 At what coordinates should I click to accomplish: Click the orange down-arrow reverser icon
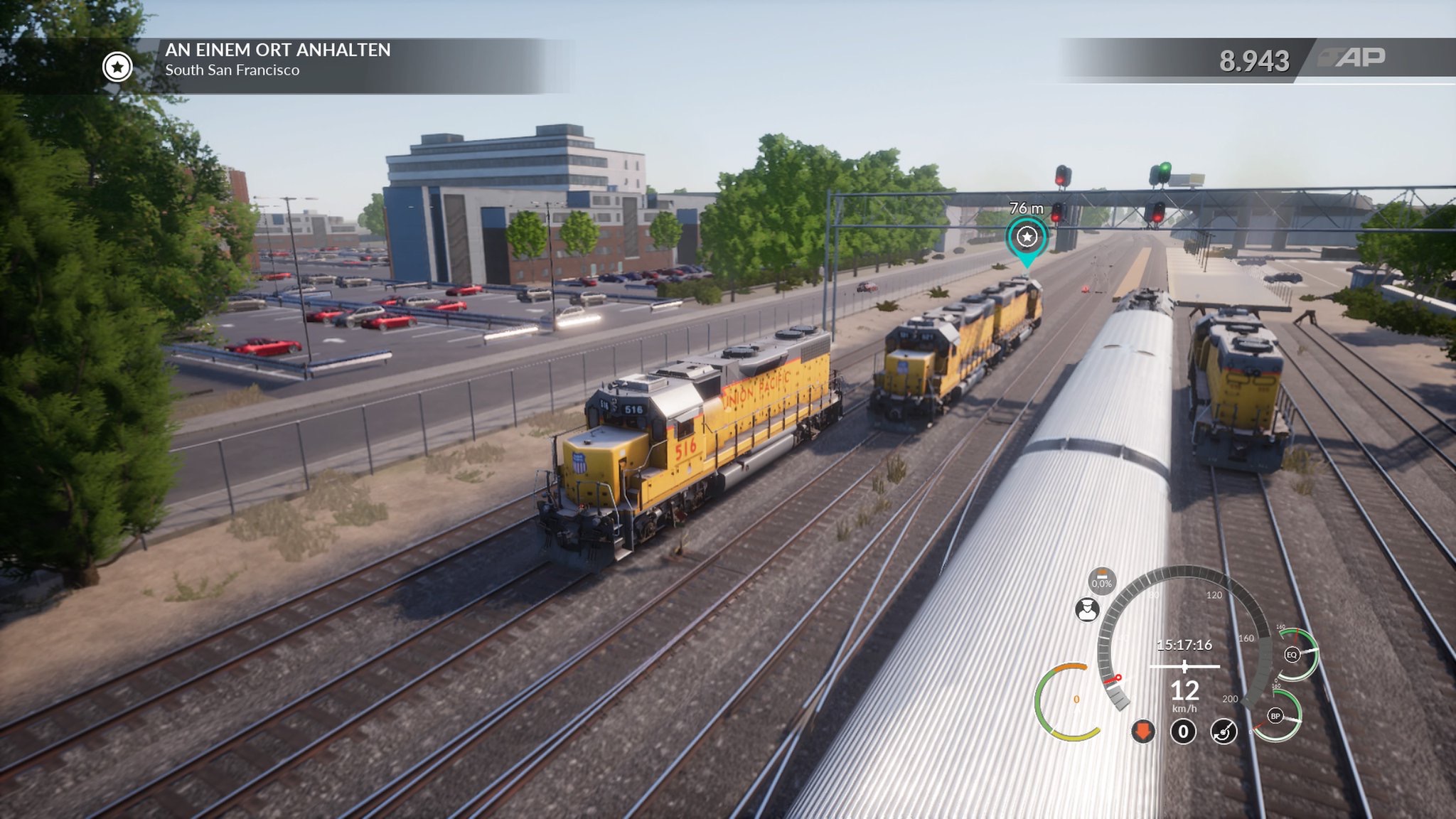[x=1143, y=731]
